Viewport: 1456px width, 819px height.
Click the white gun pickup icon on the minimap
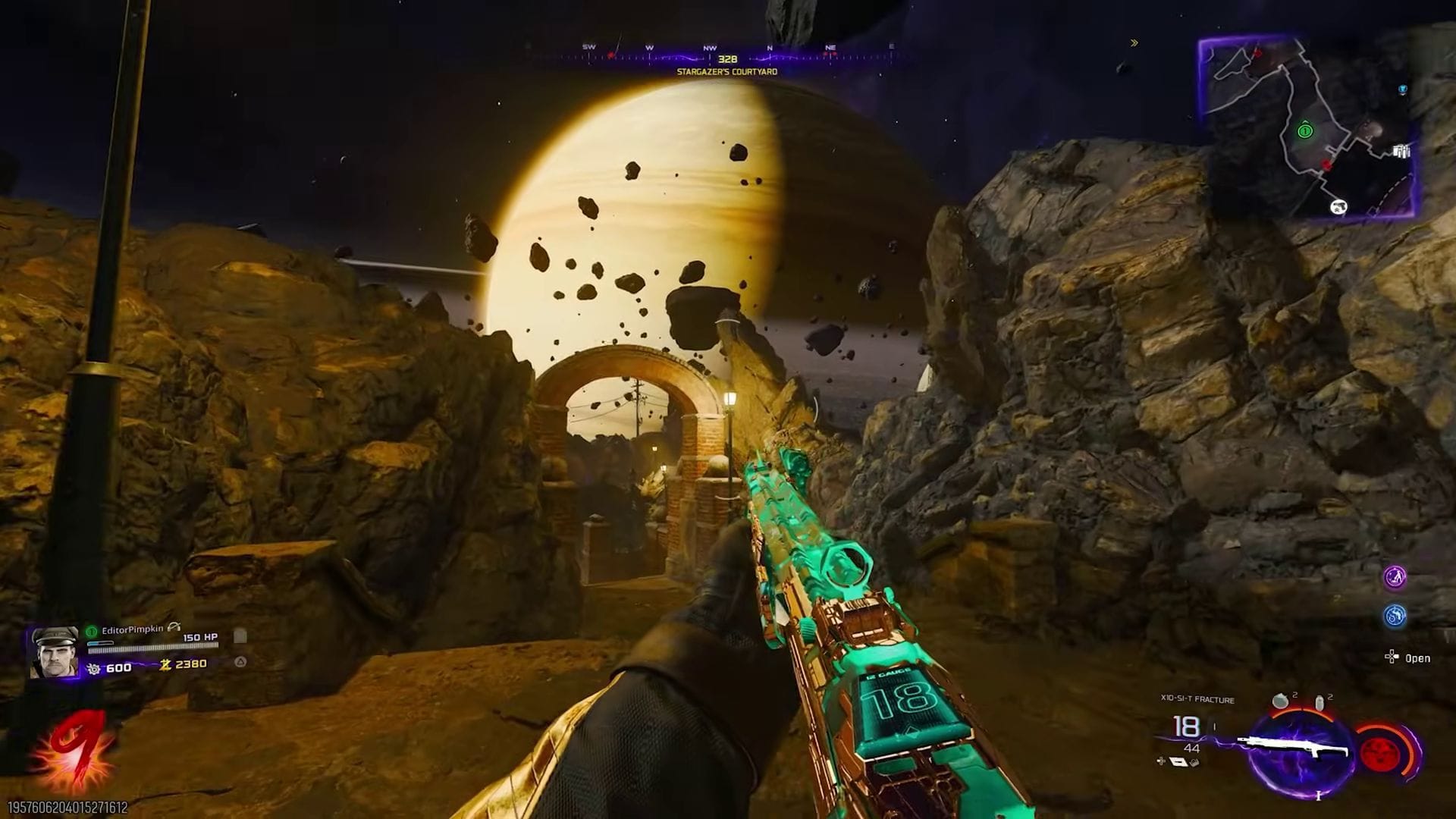click(1338, 207)
